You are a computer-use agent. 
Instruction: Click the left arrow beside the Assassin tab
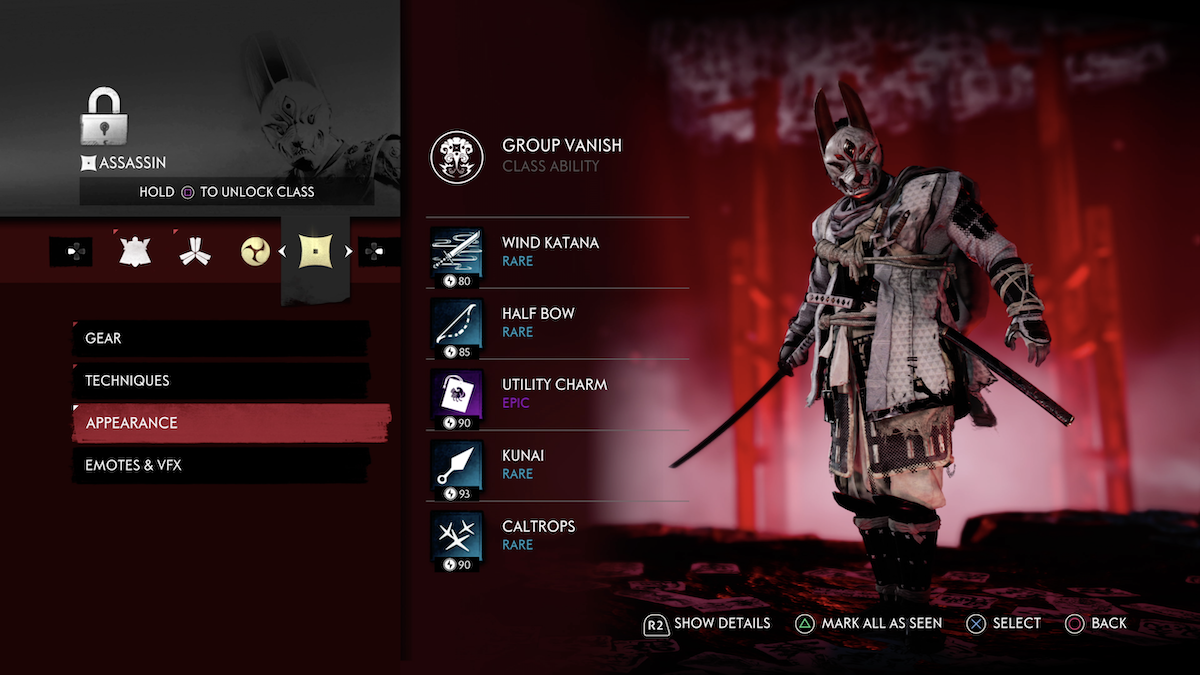point(282,252)
